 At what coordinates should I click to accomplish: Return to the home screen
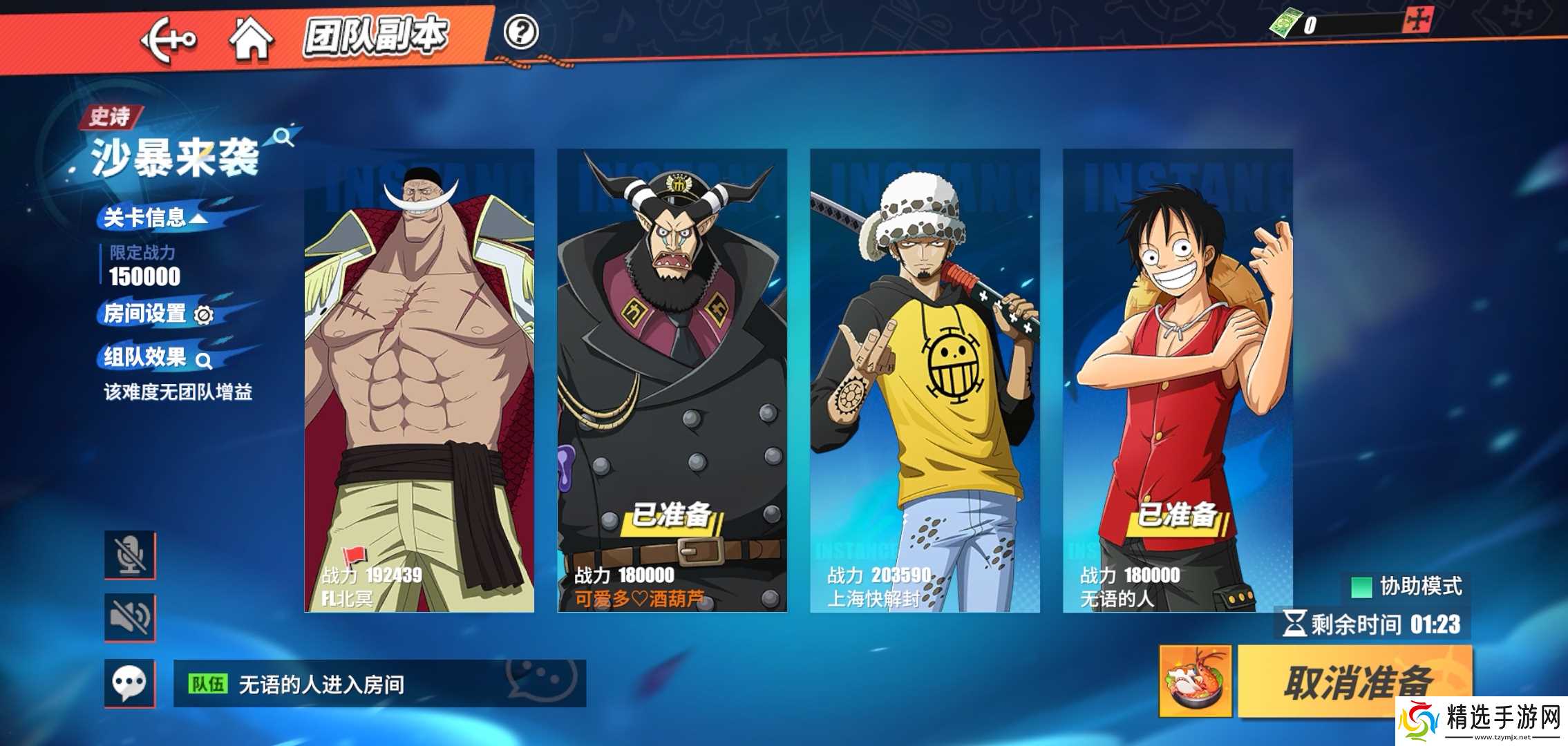(250, 39)
